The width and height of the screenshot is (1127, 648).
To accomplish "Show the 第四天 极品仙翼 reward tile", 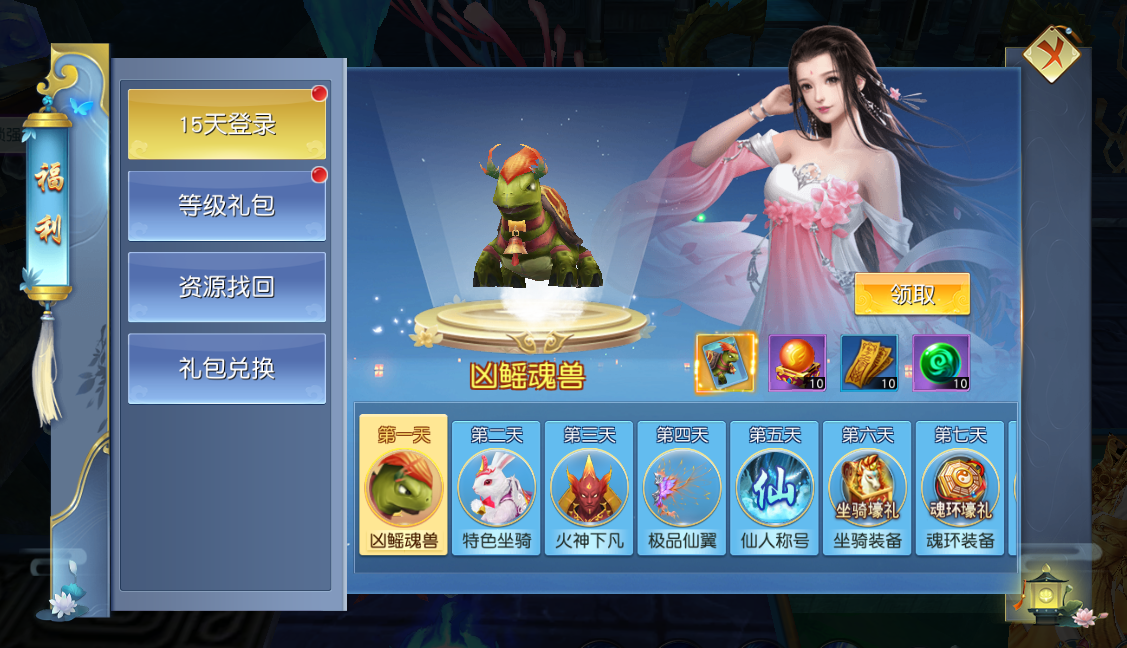I will 682,487.
